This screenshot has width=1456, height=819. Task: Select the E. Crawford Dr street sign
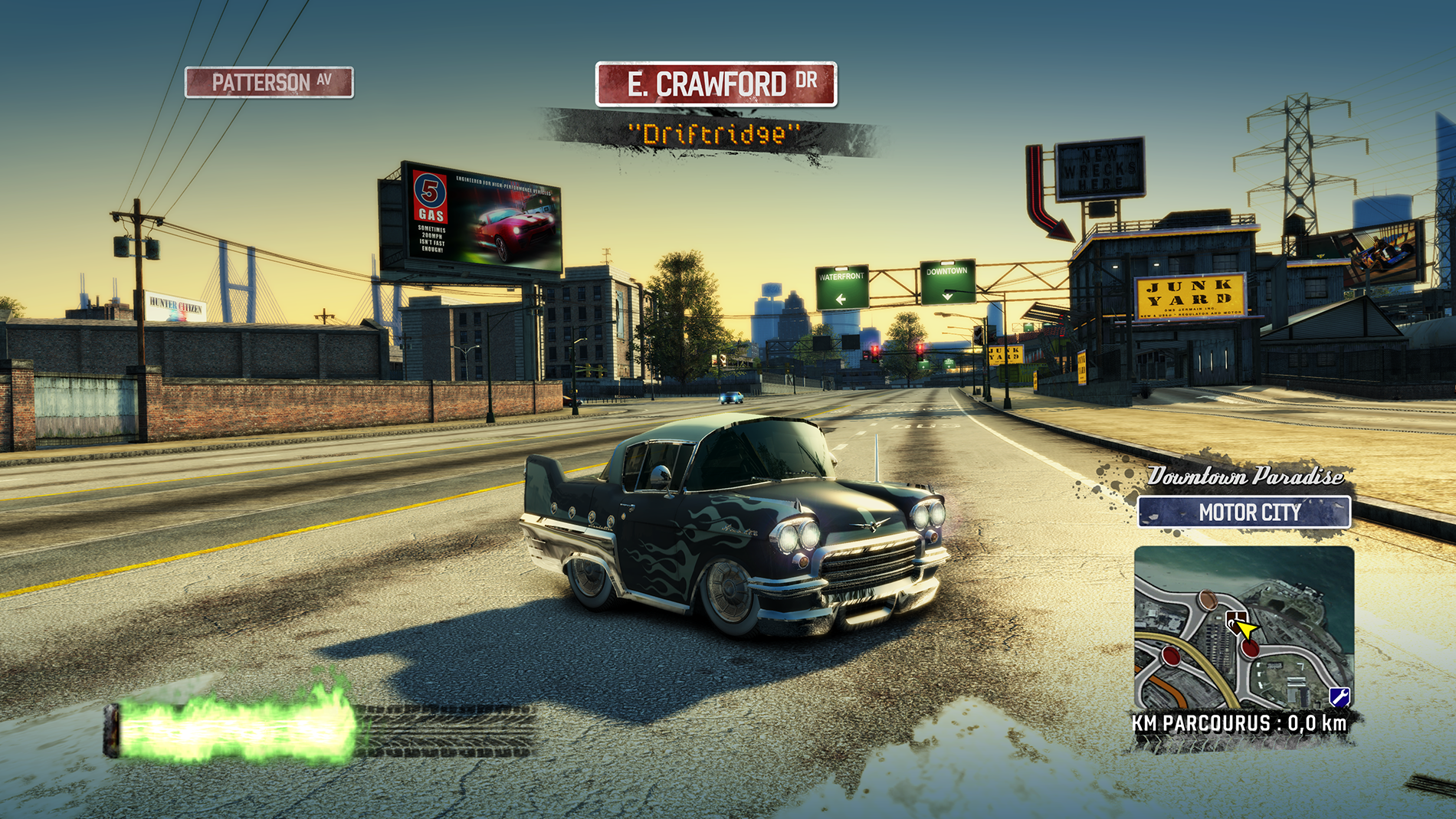click(x=716, y=84)
